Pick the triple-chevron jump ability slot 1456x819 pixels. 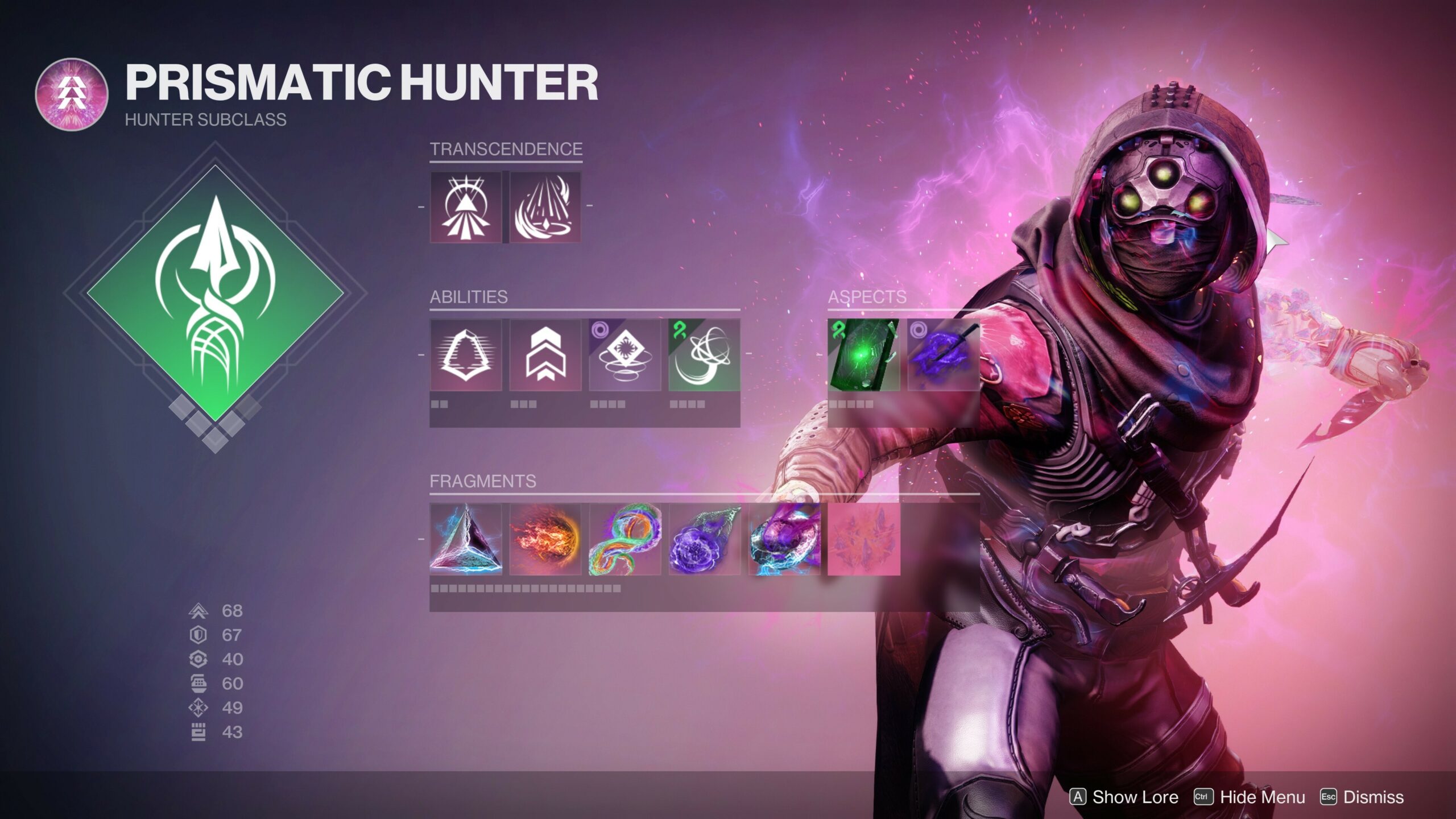tap(545, 355)
